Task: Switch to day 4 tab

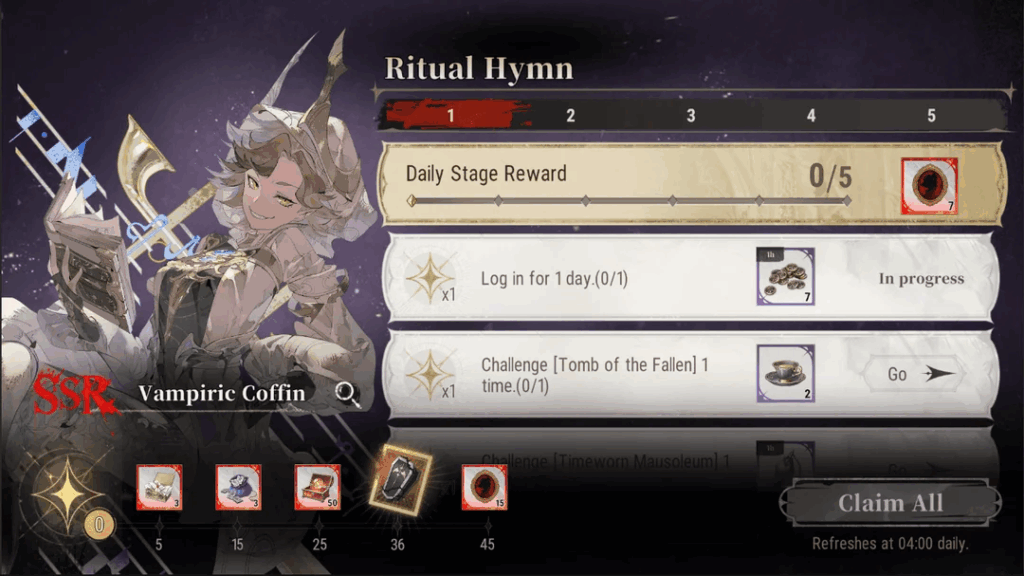Action: (810, 116)
